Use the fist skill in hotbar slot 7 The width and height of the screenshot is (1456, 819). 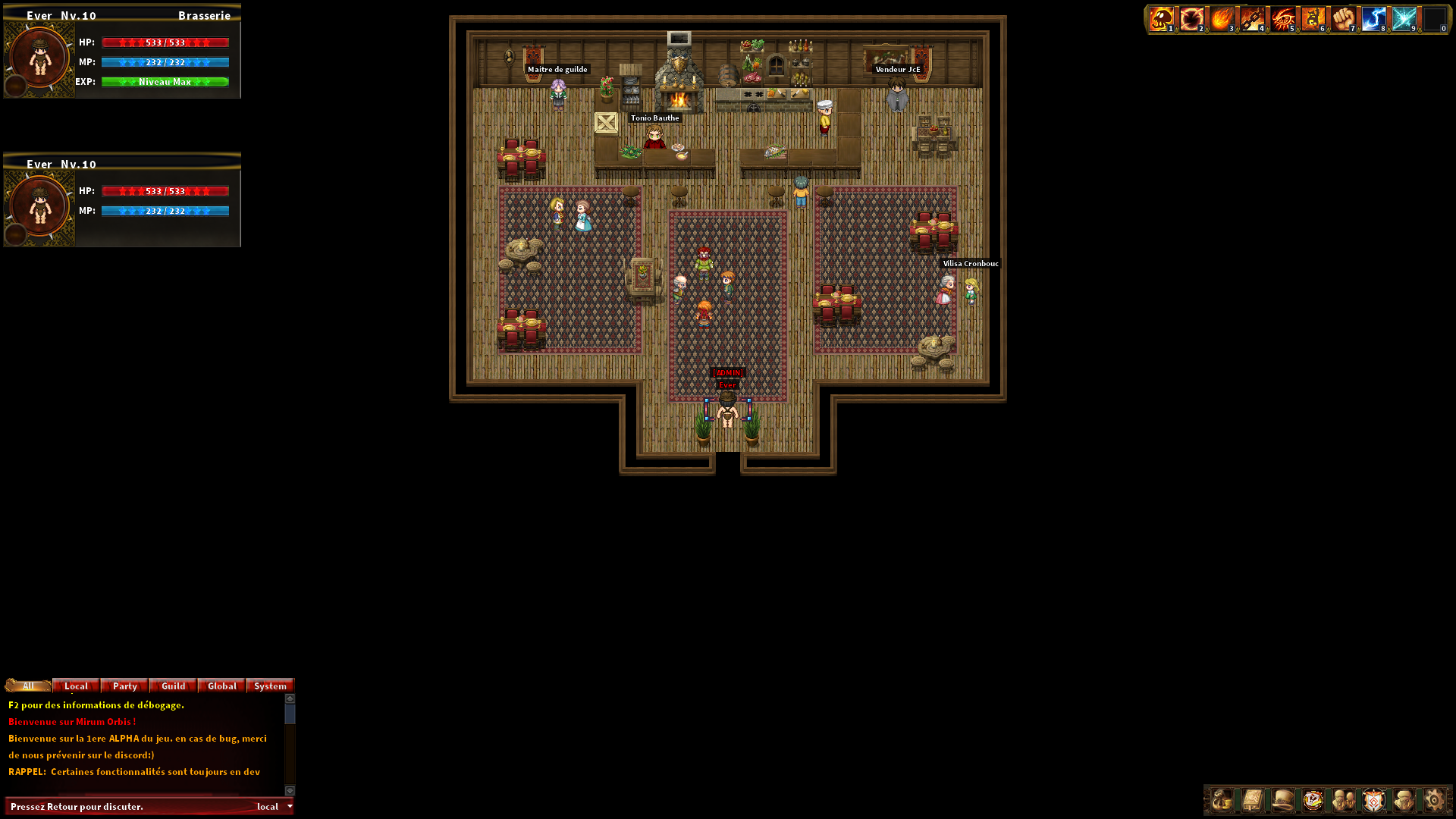pyautogui.click(x=1343, y=19)
